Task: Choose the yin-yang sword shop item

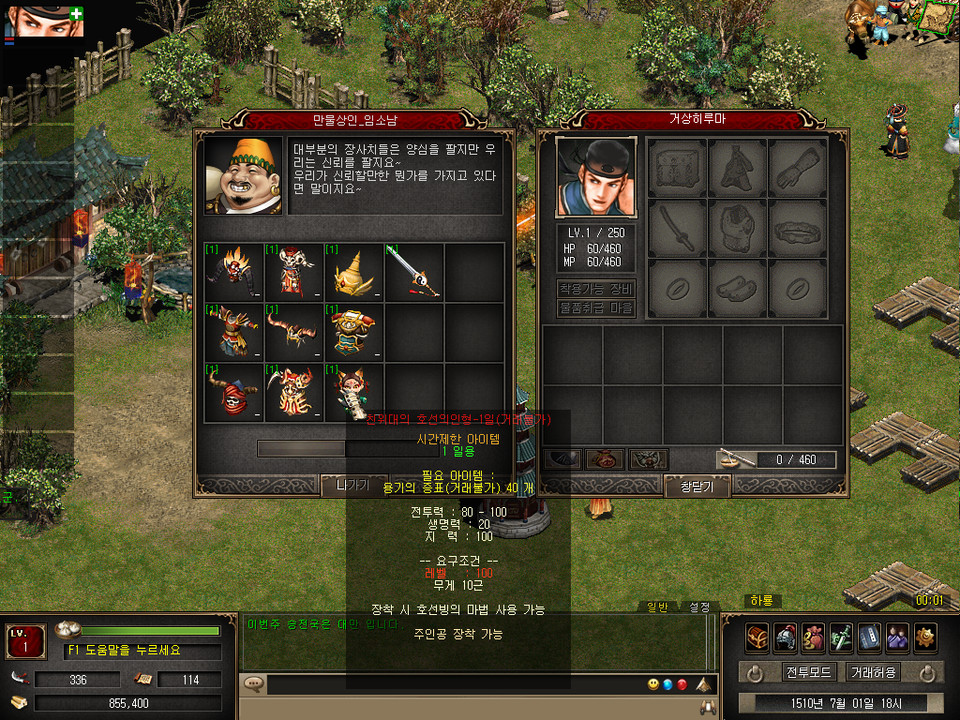Action: (413, 272)
